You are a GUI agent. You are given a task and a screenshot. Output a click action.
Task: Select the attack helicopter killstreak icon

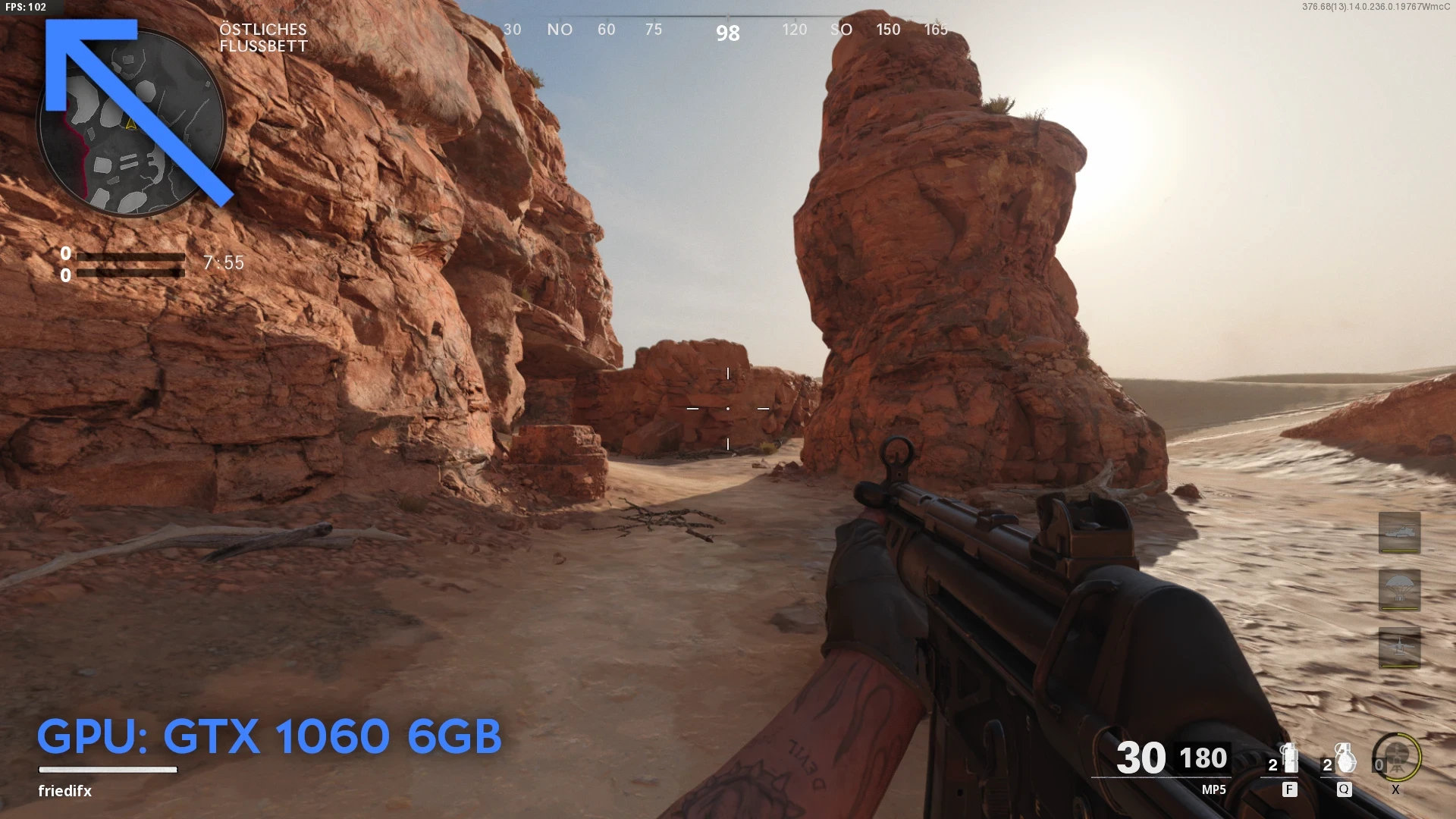pos(1399,532)
